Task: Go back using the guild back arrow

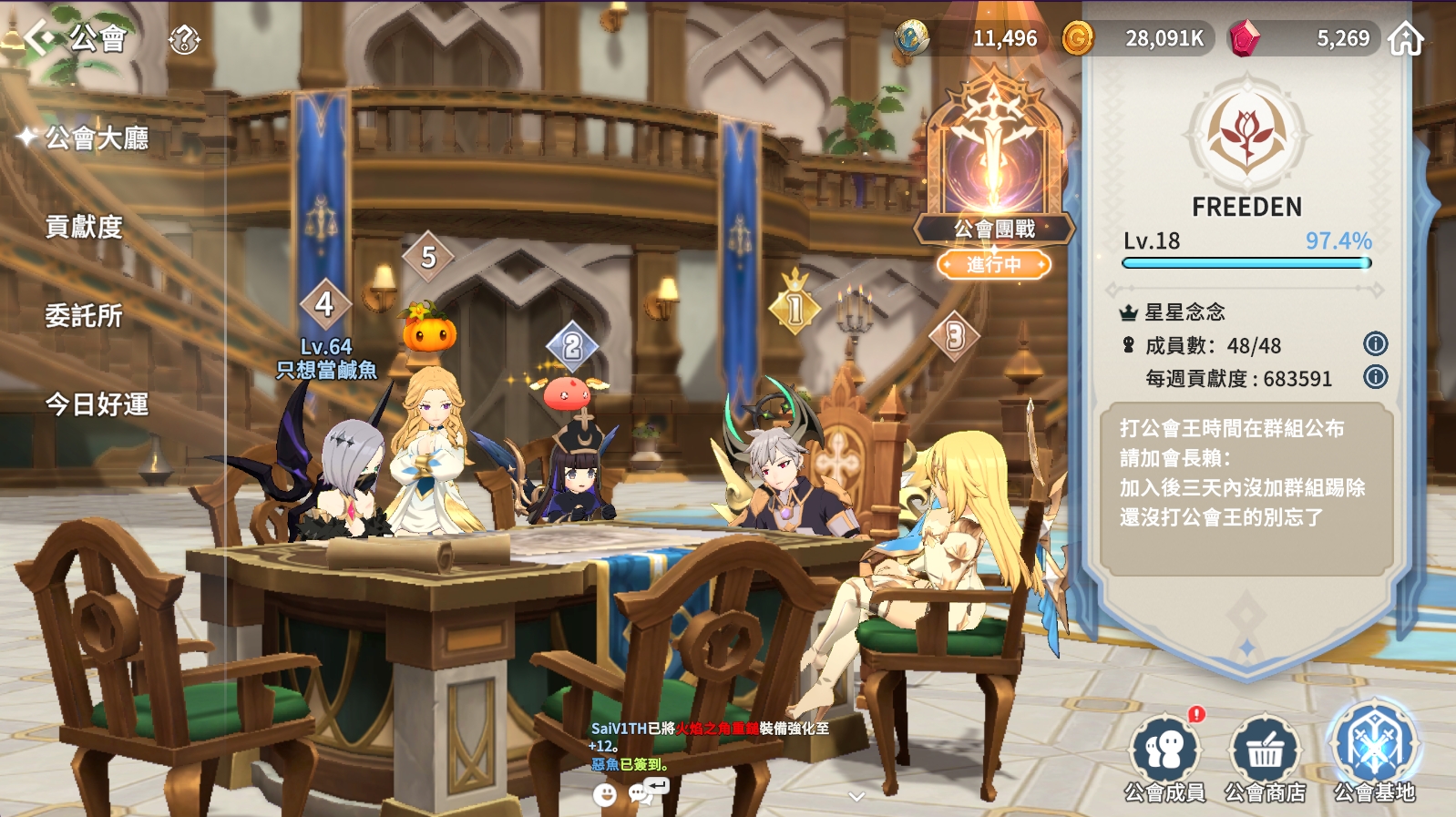Action: (x=39, y=38)
